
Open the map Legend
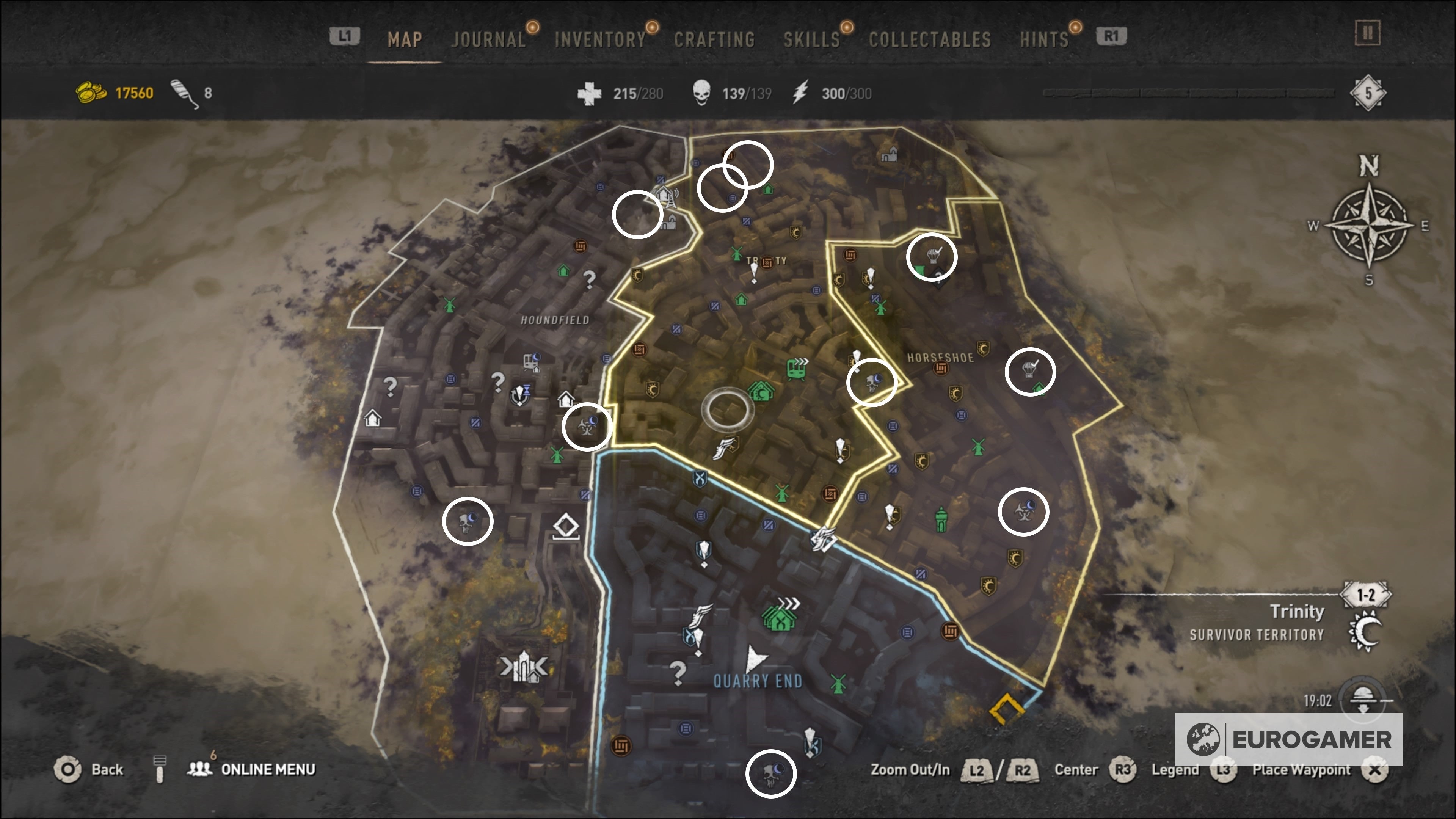click(1177, 770)
